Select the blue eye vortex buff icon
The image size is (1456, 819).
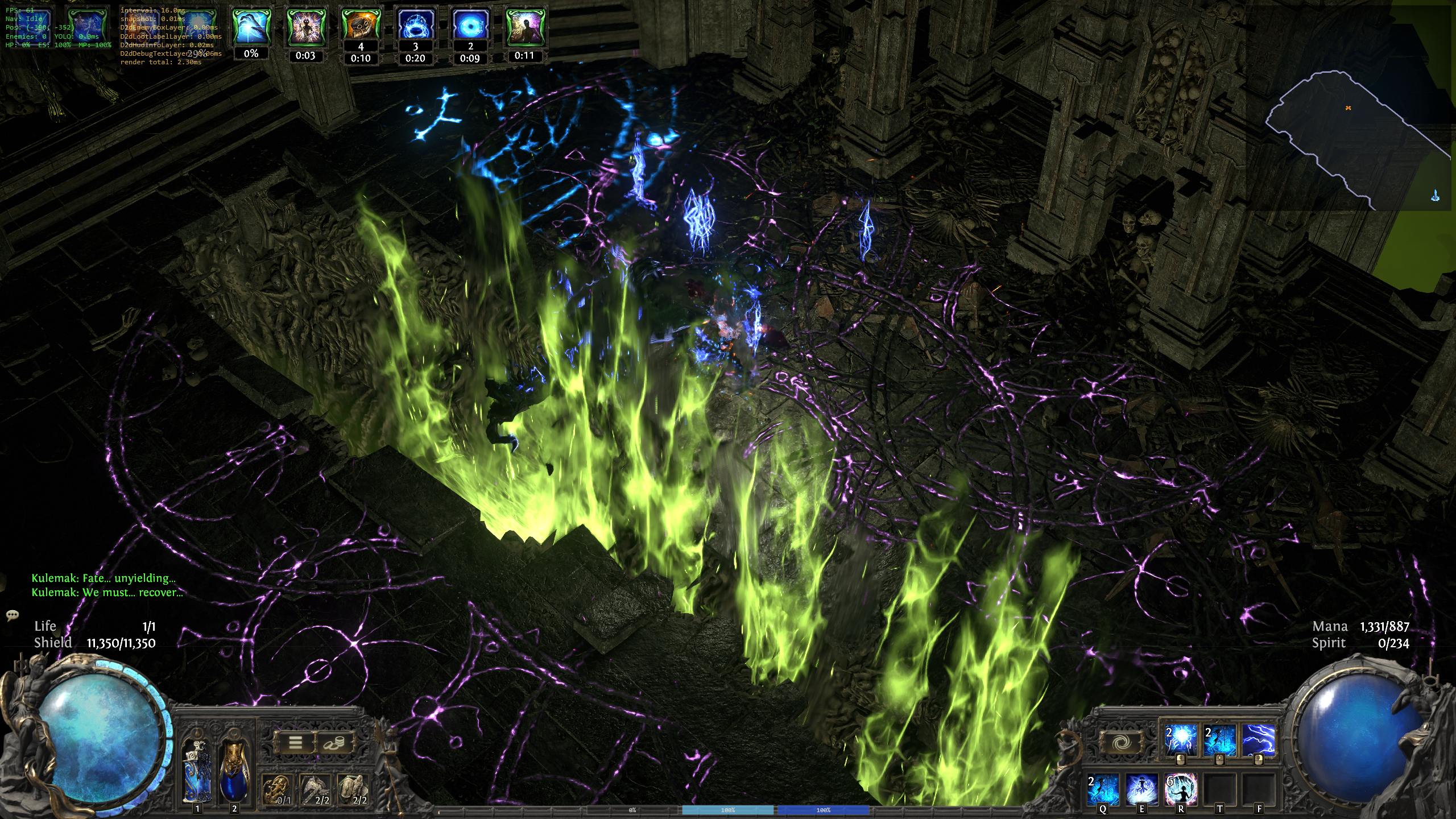470,26
